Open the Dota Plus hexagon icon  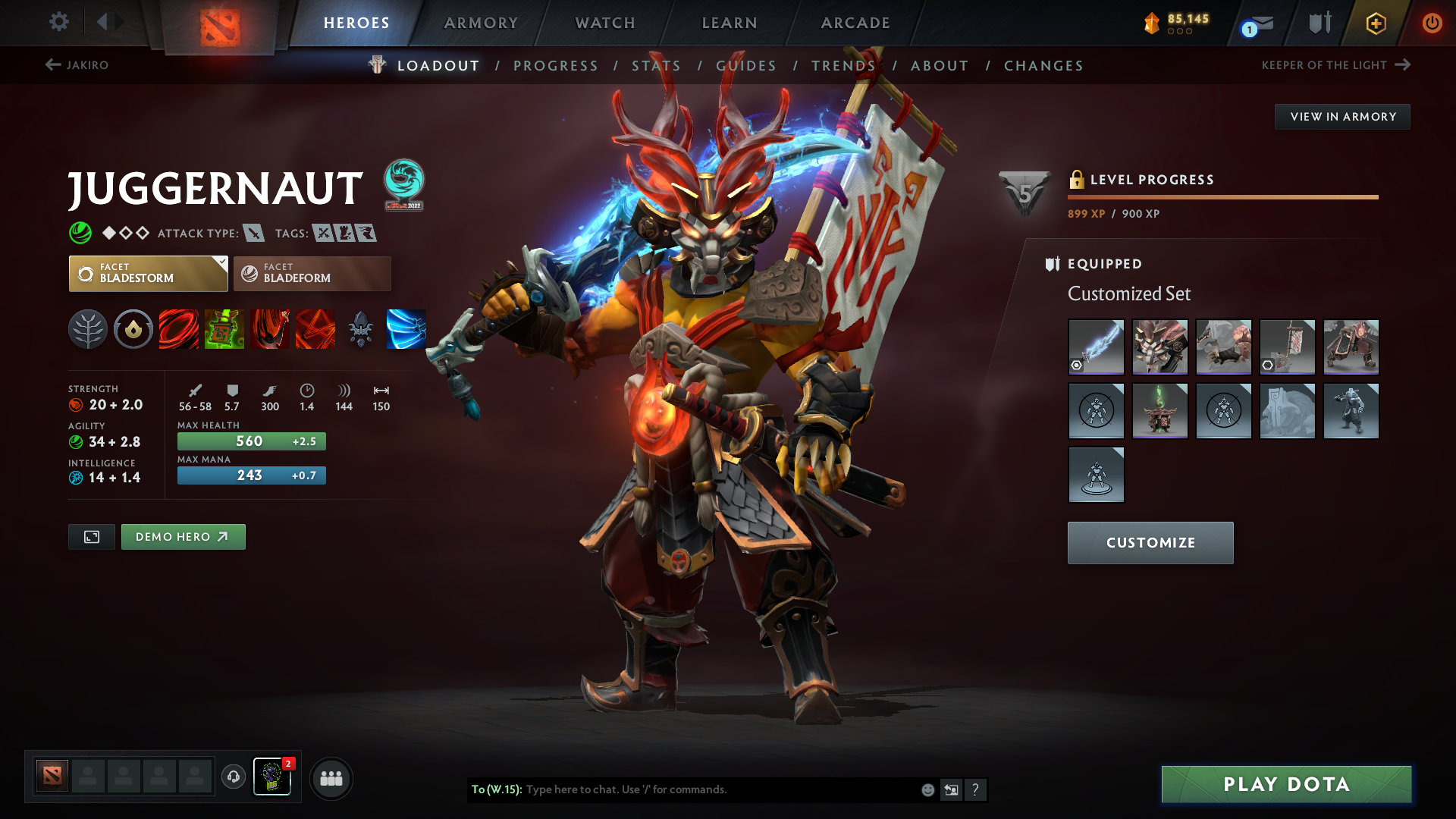click(1375, 23)
